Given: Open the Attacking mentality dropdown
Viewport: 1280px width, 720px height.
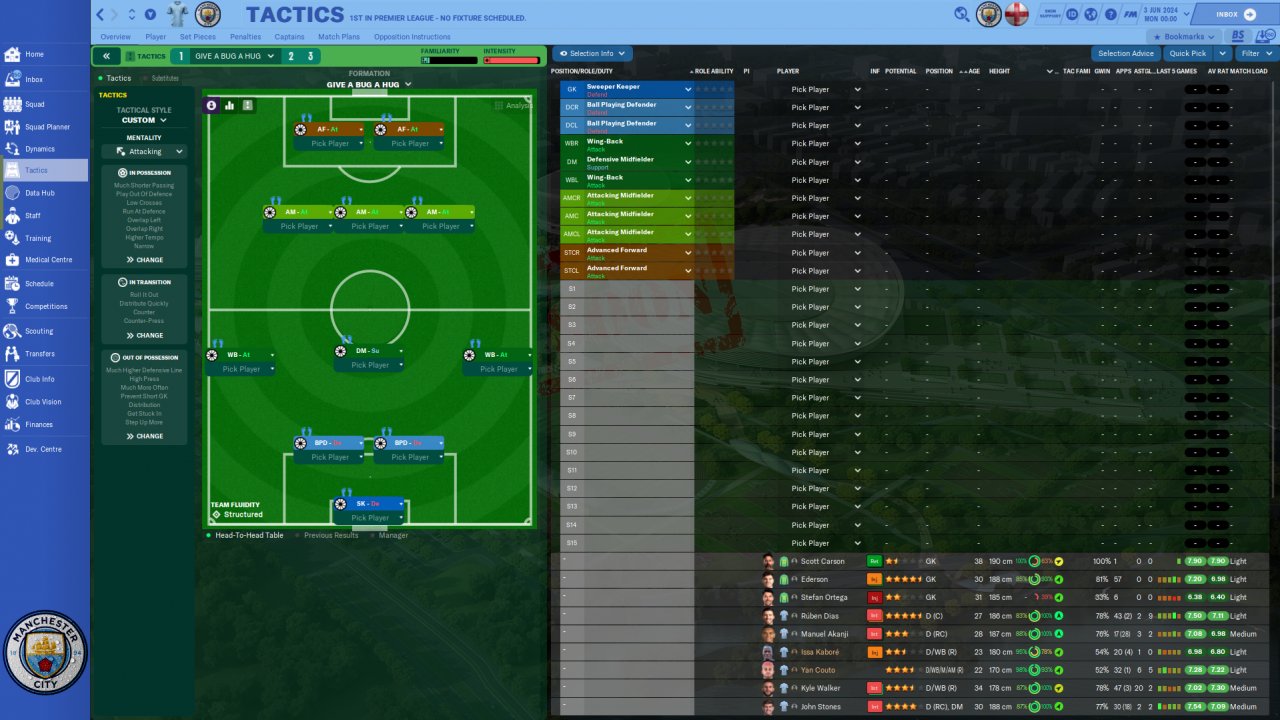Looking at the screenshot, I should pyautogui.click(x=144, y=152).
